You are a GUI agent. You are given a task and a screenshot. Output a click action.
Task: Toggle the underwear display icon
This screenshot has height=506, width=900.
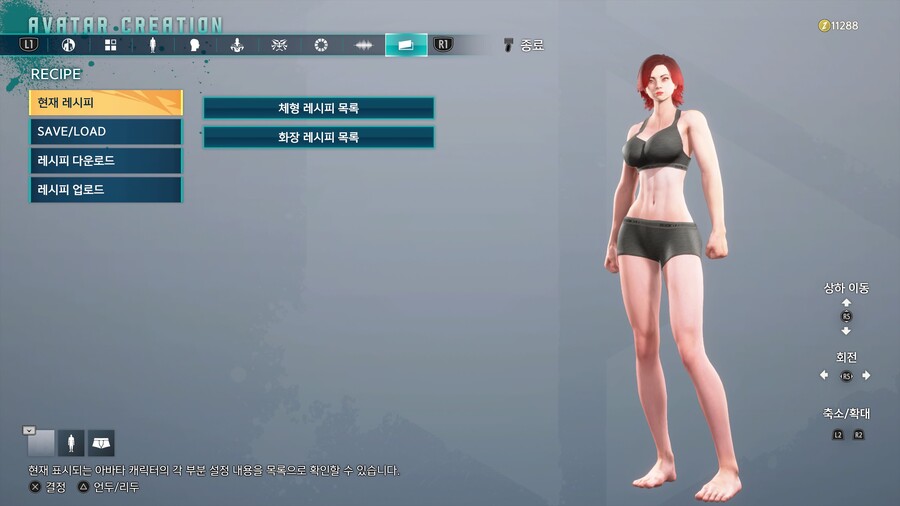[101, 443]
